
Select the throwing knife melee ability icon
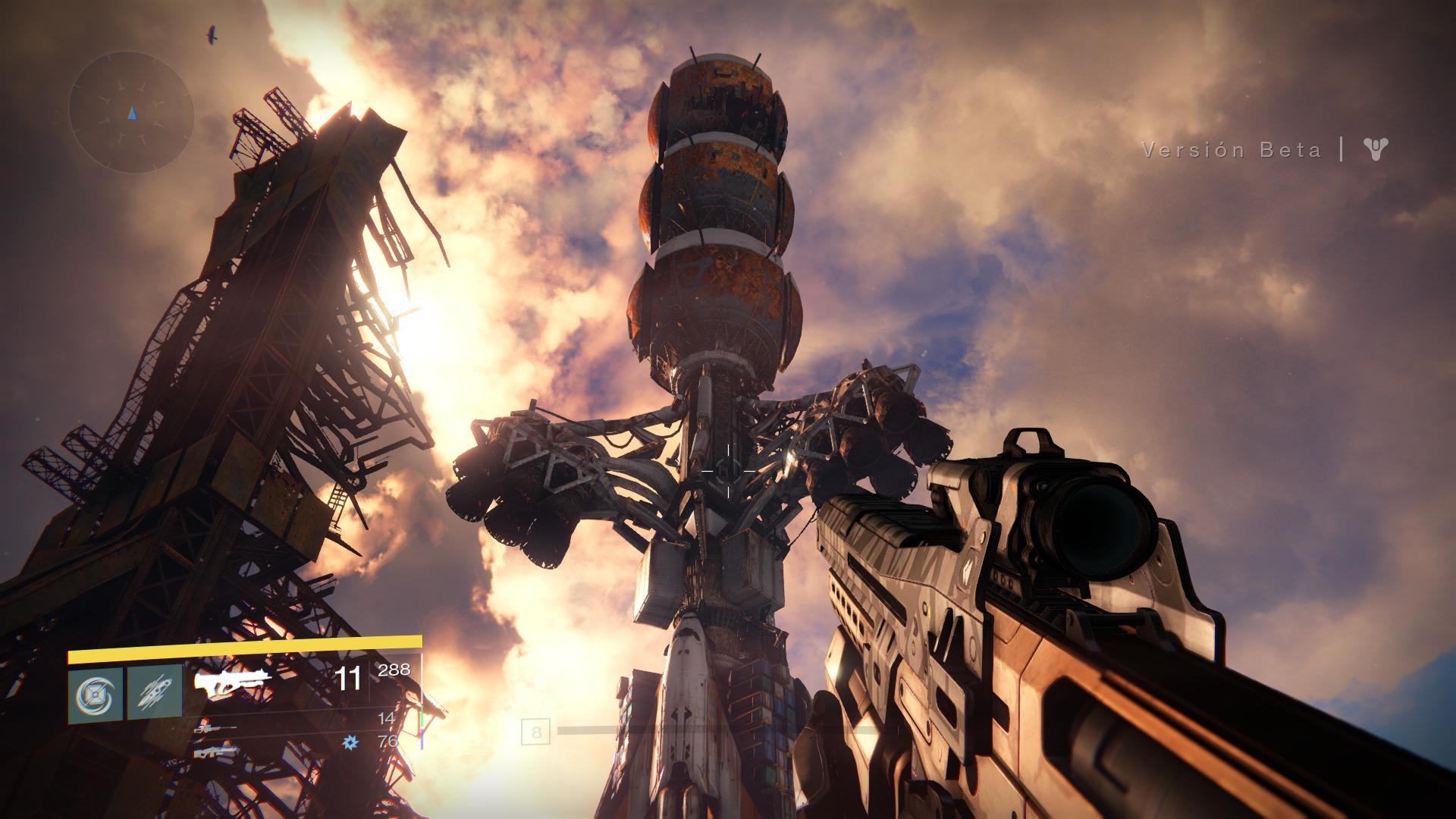point(155,692)
